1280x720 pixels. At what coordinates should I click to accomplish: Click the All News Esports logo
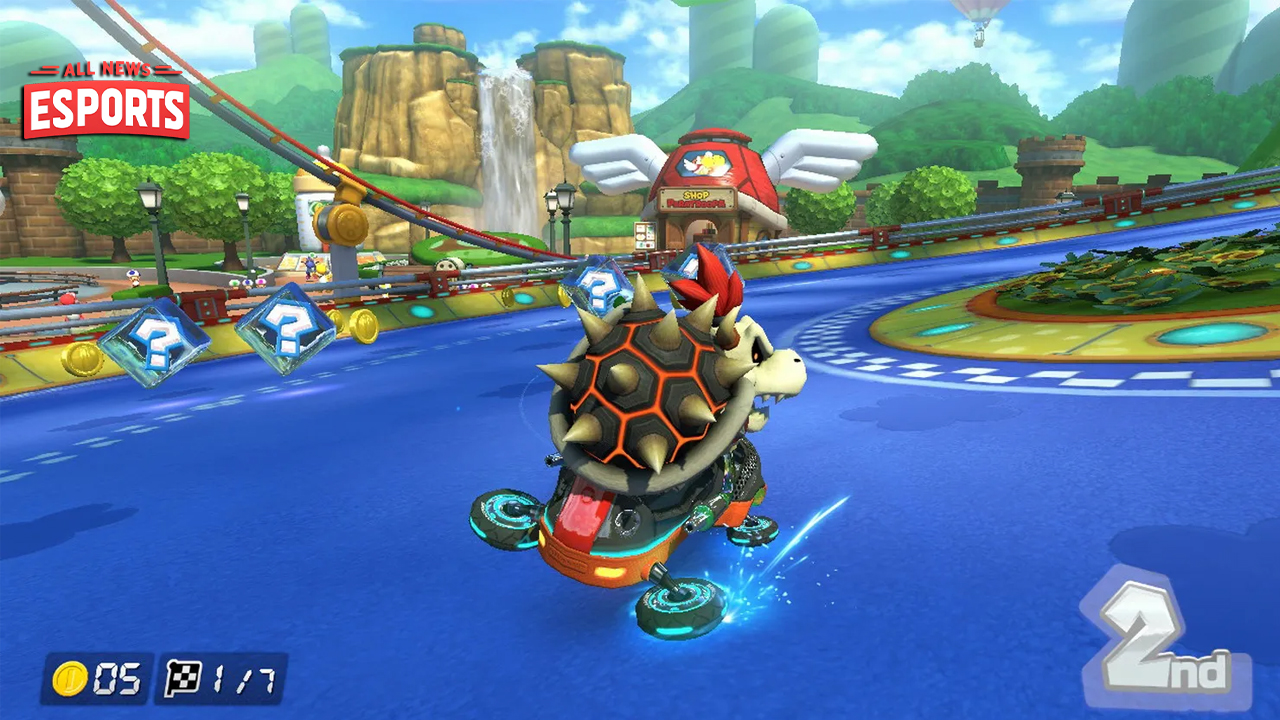point(106,100)
